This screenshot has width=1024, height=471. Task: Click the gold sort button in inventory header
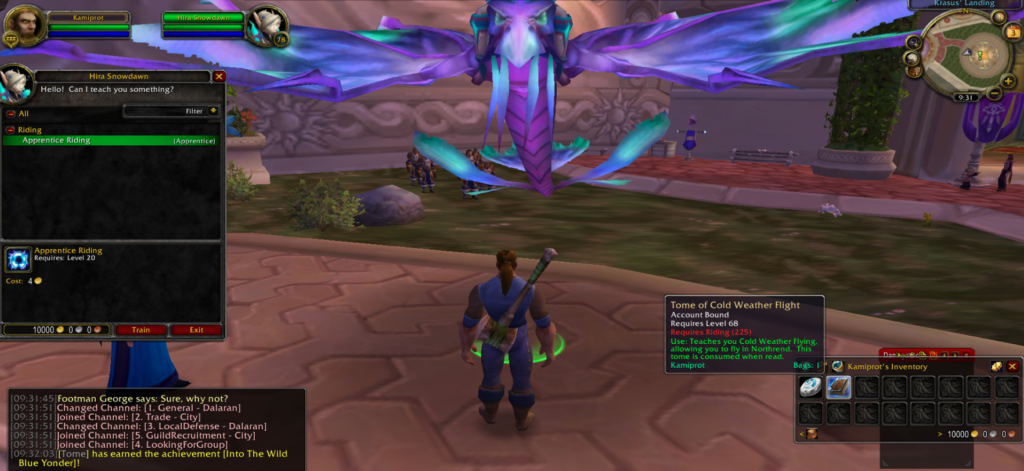pos(996,366)
